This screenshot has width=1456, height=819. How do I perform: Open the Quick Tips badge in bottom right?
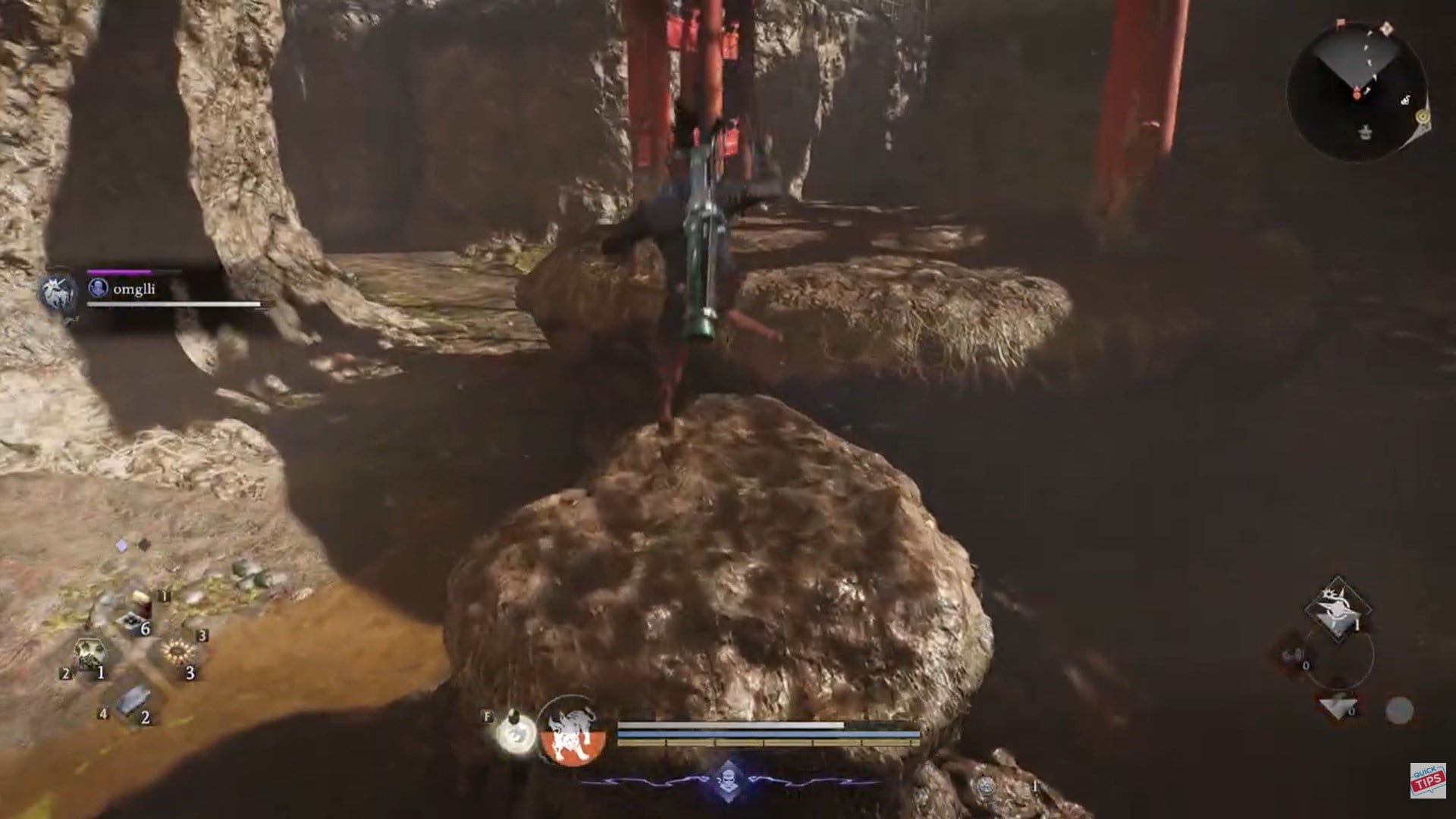click(x=1427, y=780)
